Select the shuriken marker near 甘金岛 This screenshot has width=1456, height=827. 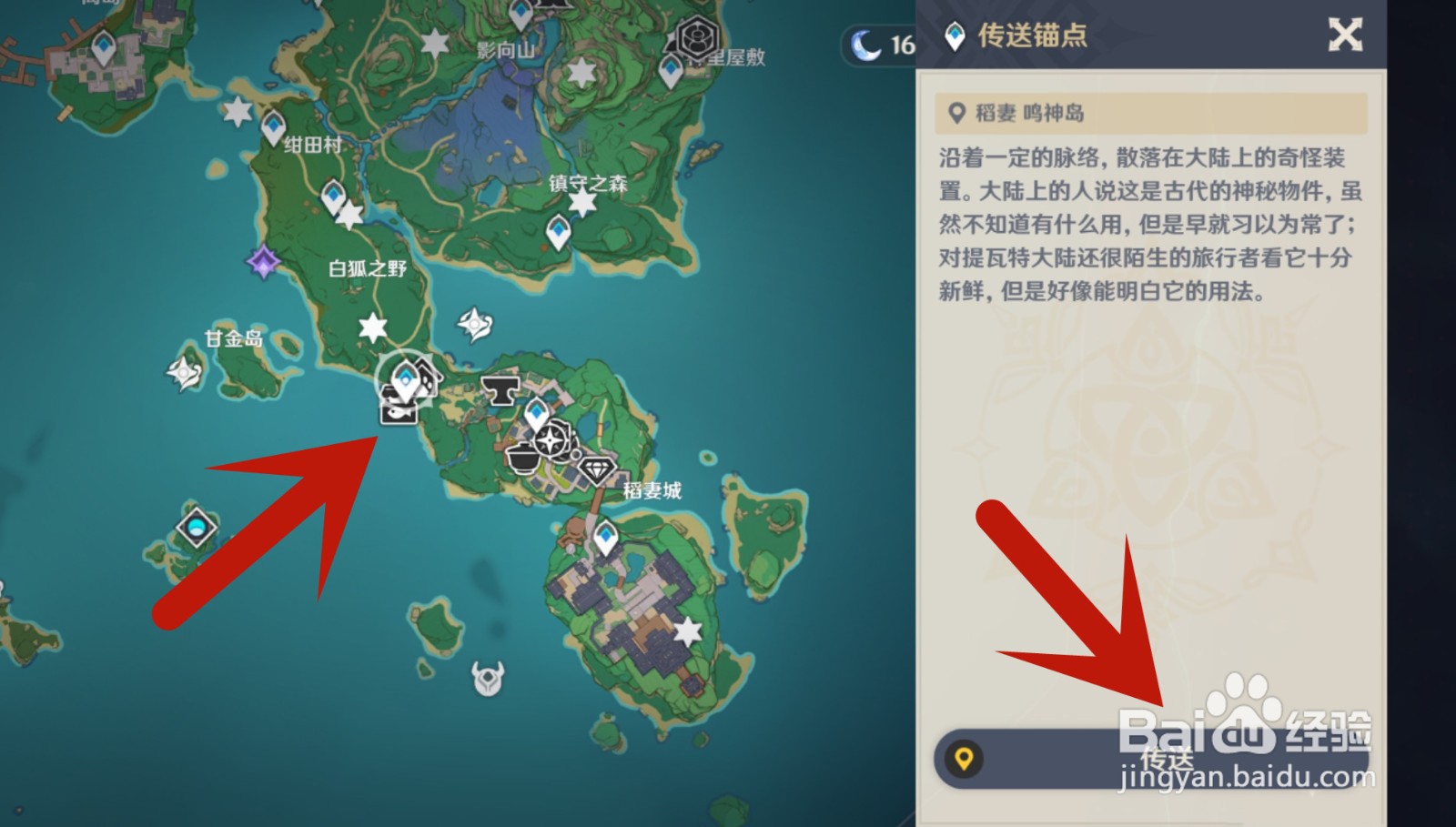[x=182, y=373]
